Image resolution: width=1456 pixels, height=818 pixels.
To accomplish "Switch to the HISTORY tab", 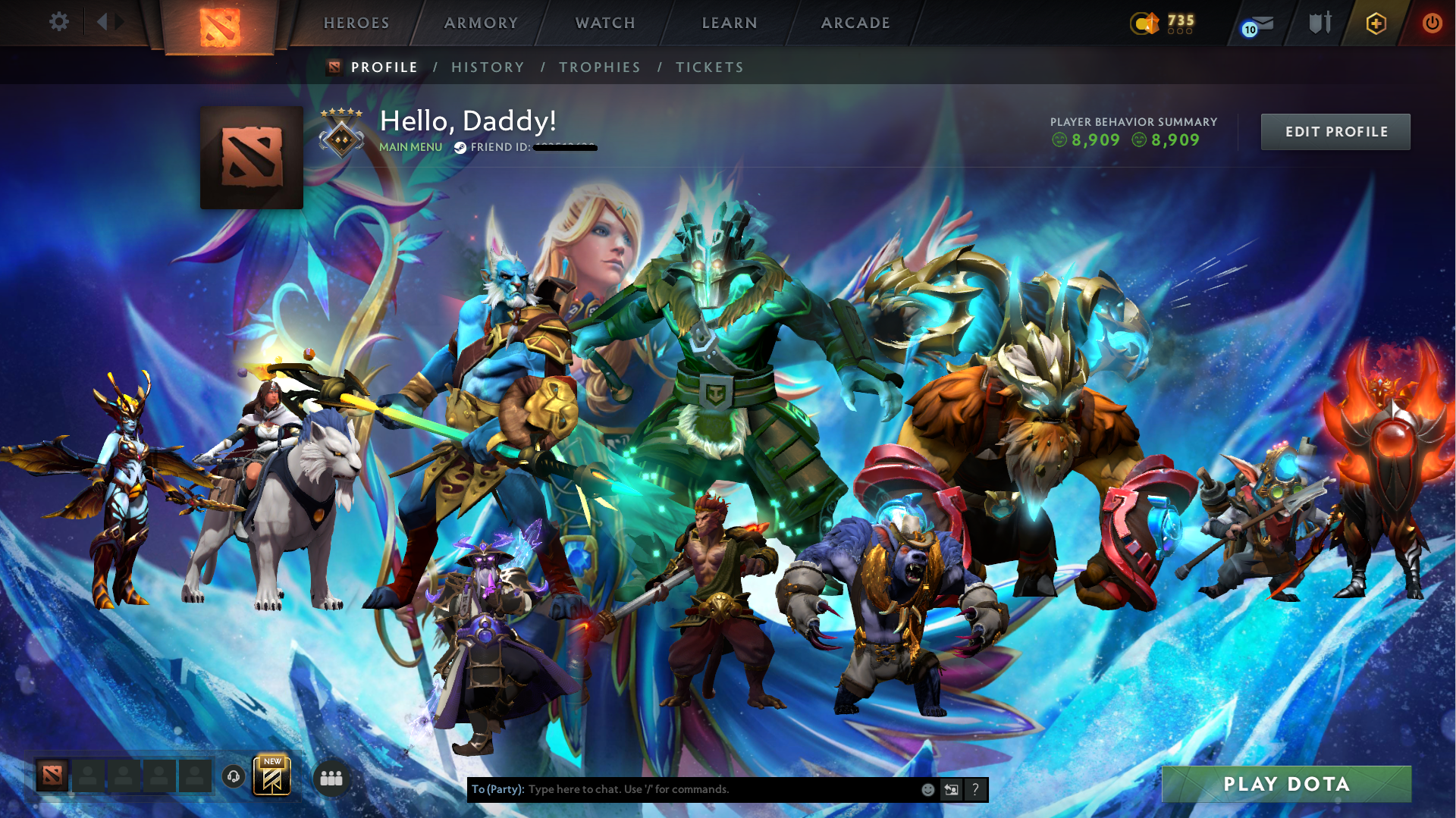I will point(488,67).
